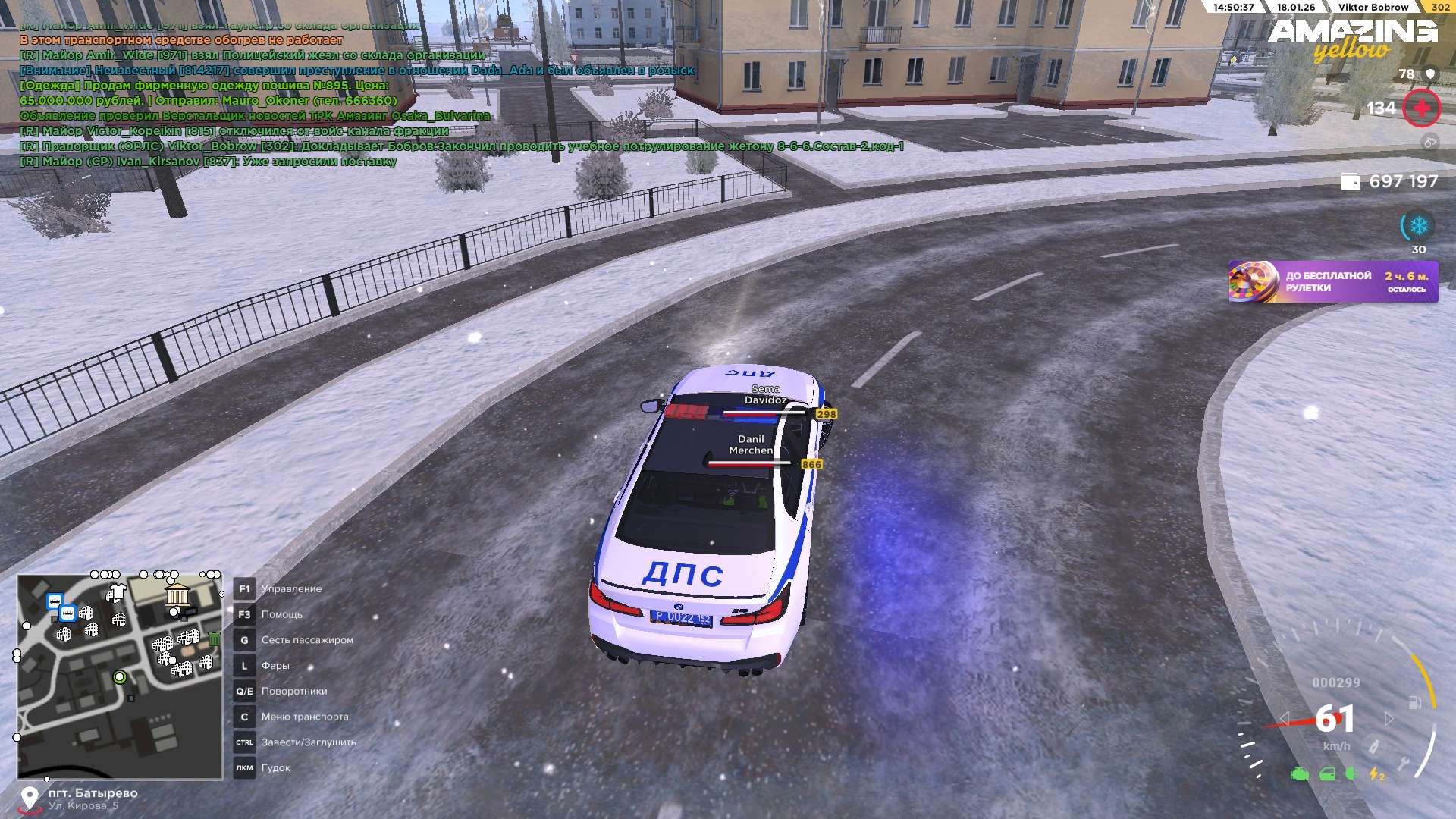
Task: Click the green engine indicator icon
Action: point(1300,774)
